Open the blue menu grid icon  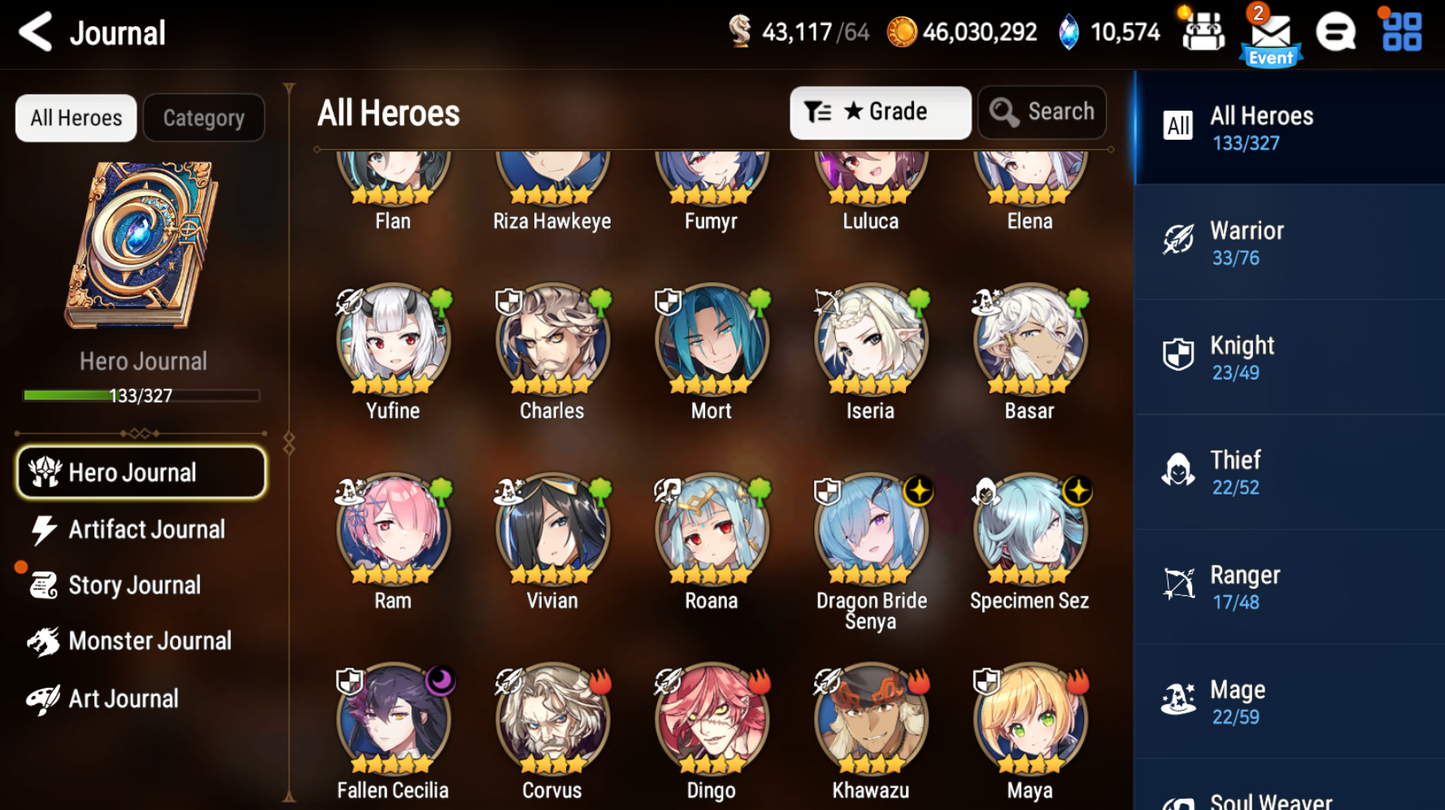coord(1404,31)
